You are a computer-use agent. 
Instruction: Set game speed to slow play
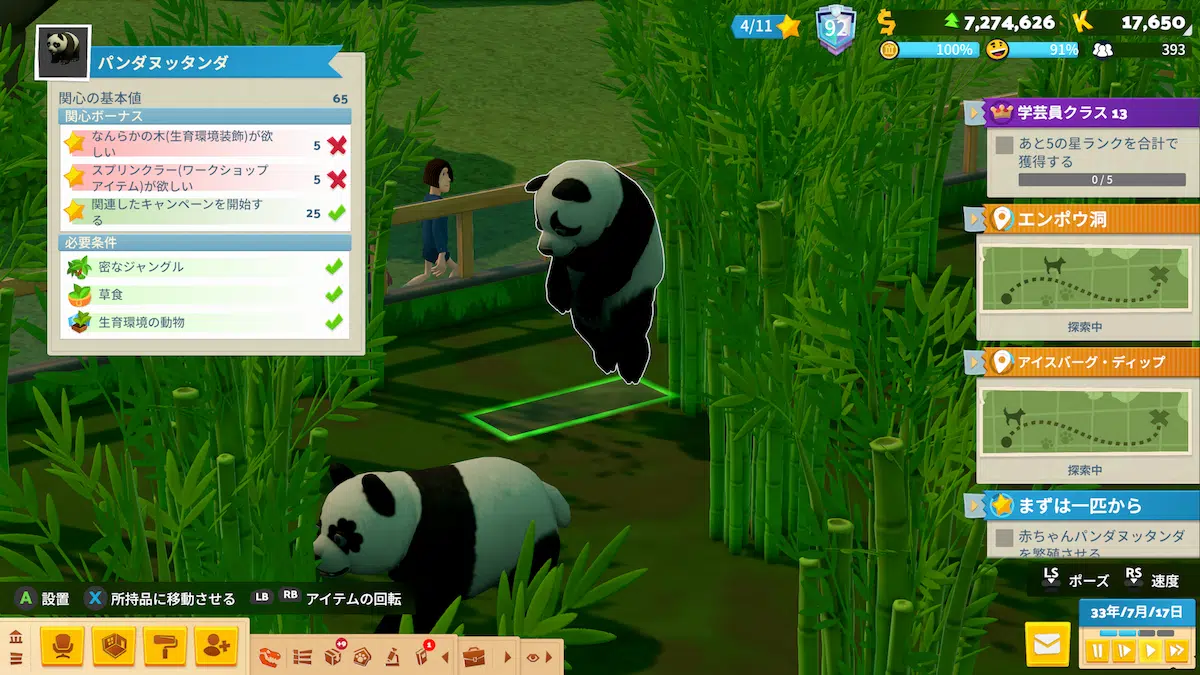tap(1124, 651)
